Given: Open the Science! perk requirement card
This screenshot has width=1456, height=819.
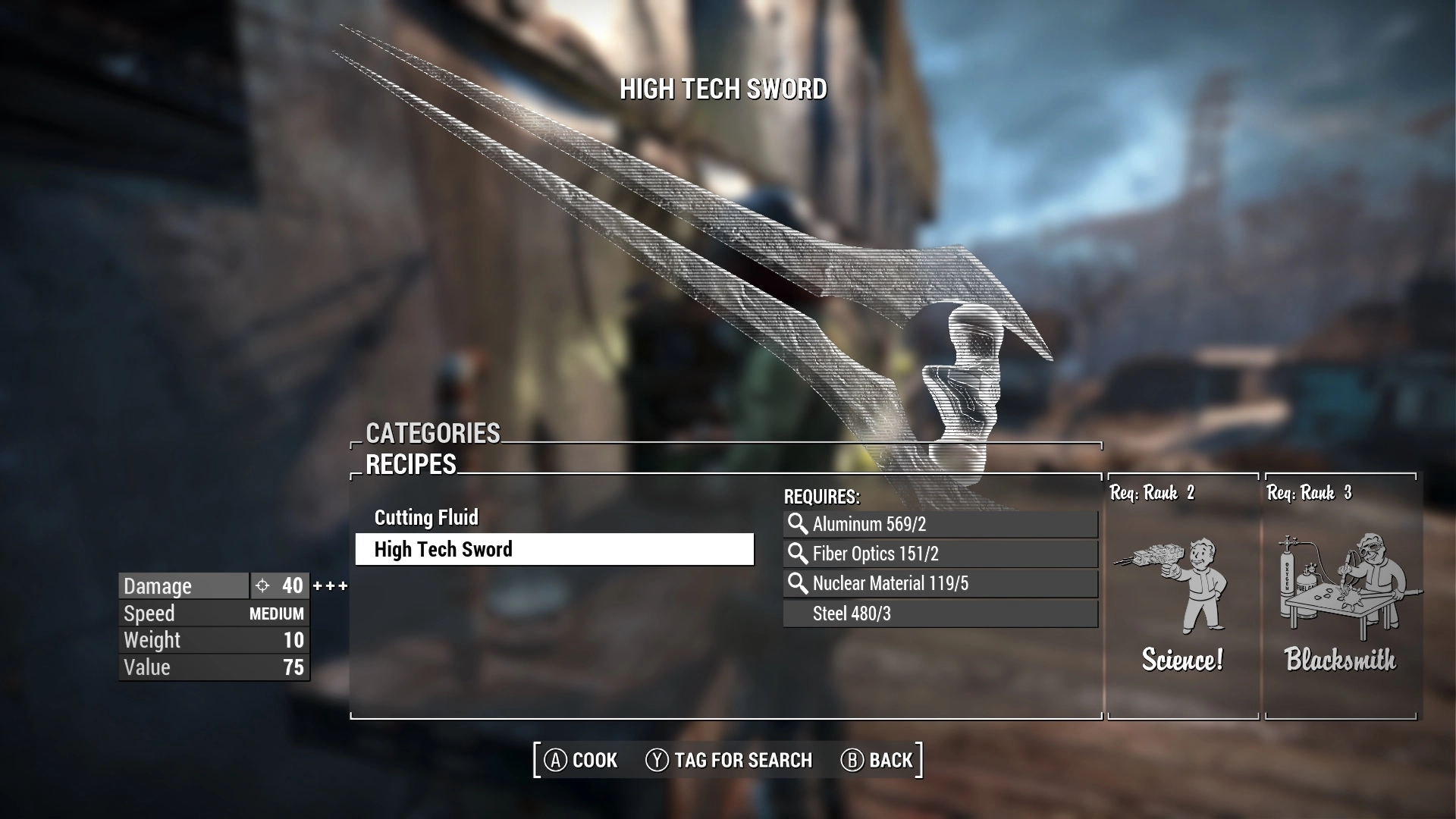Looking at the screenshot, I should coord(1182,596).
